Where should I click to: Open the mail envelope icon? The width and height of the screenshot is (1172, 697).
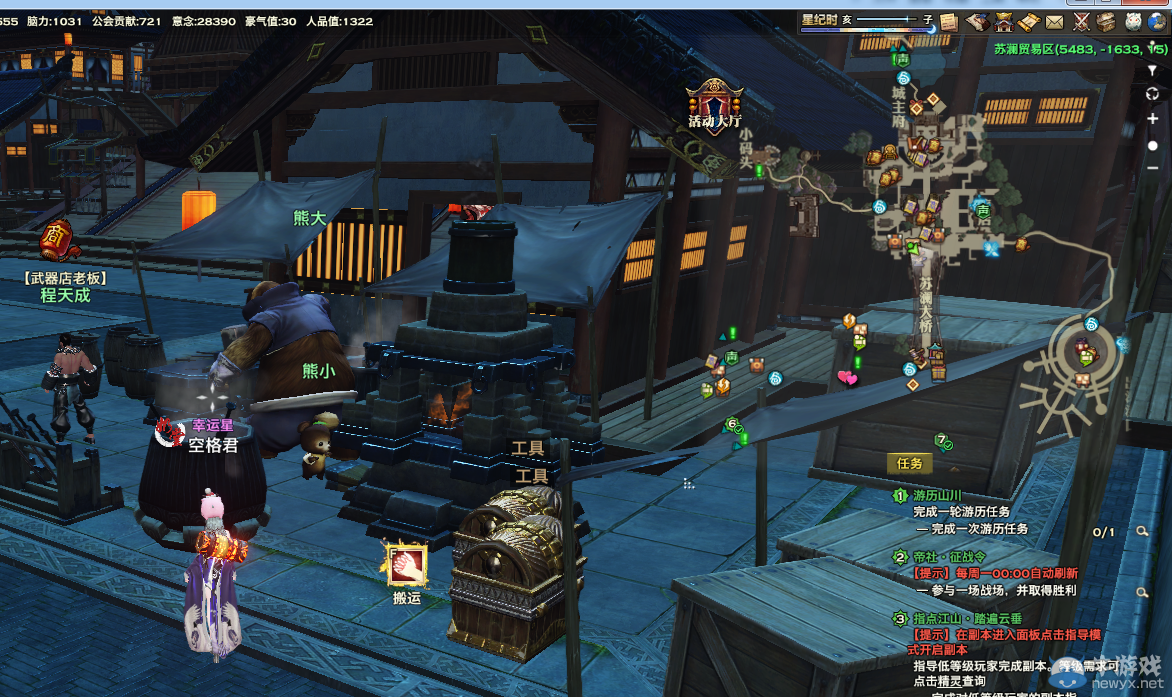point(1055,22)
